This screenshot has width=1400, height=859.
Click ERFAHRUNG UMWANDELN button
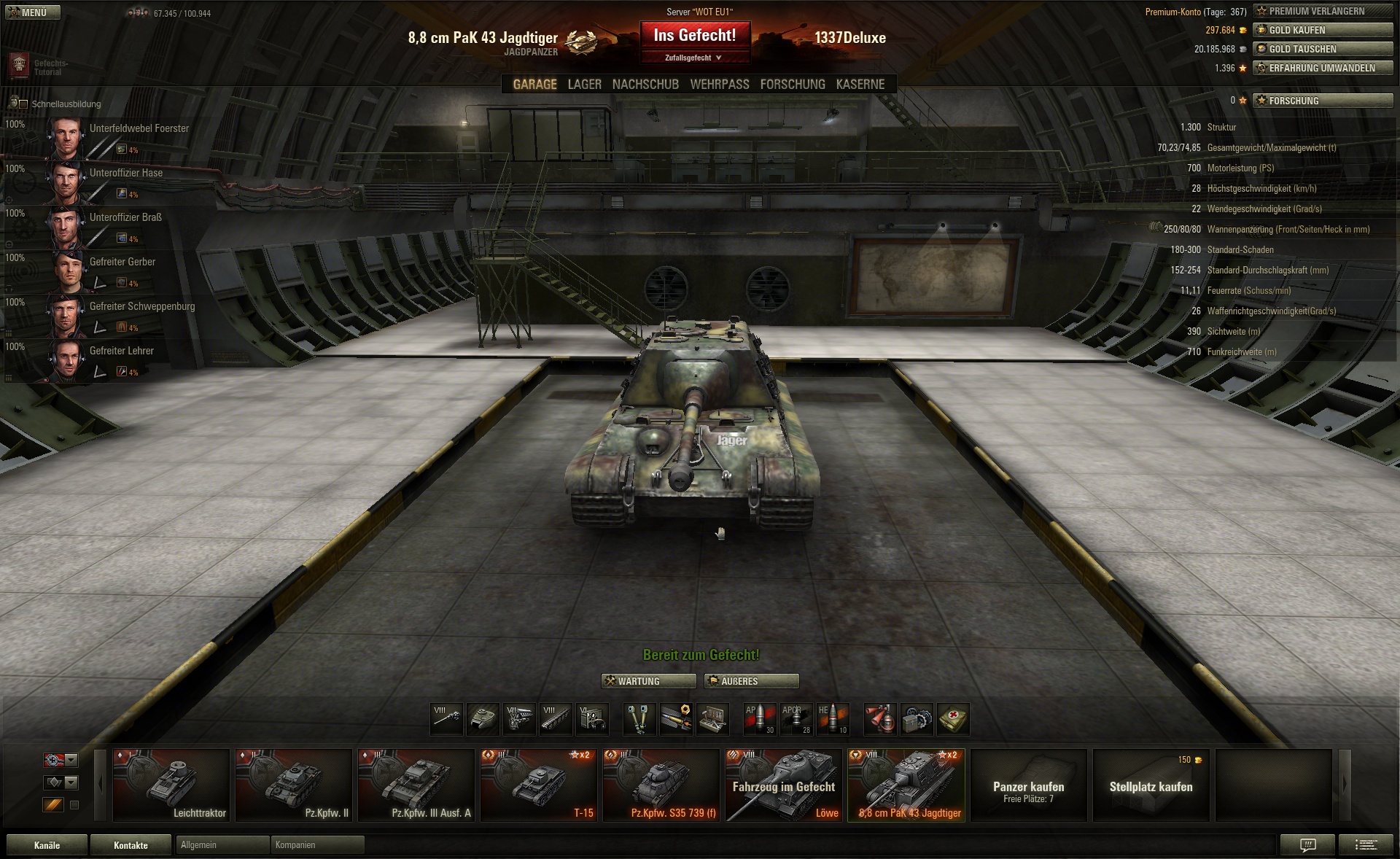[1323, 68]
